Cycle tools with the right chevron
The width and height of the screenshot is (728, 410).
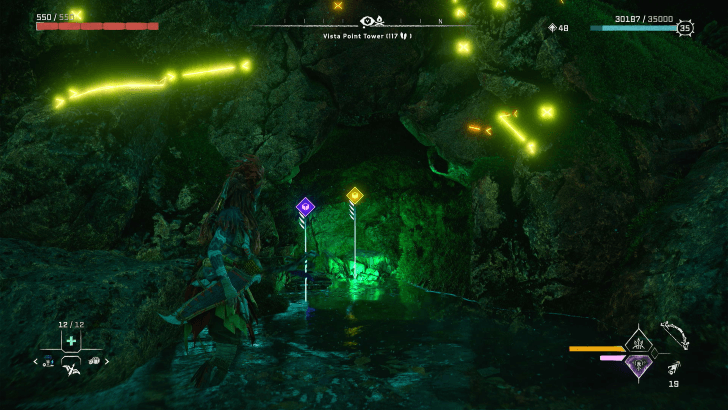click(x=107, y=361)
